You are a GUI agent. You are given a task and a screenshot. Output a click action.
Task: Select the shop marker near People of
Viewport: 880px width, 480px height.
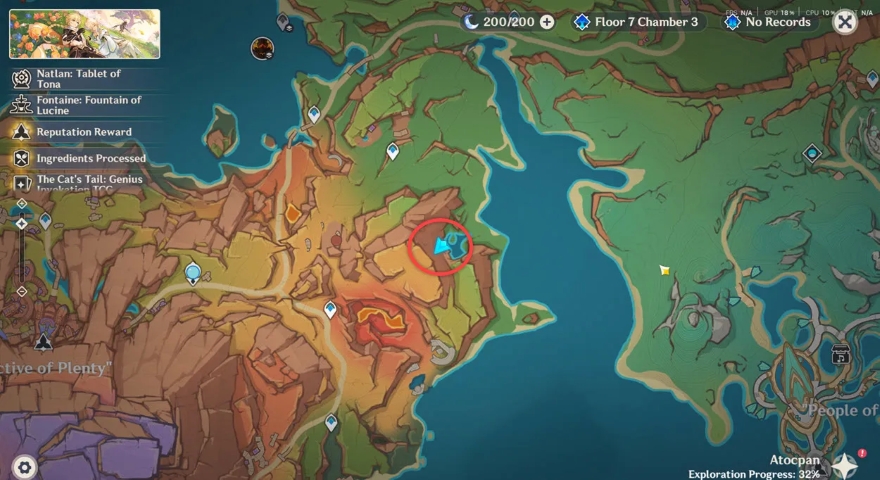pos(840,354)
